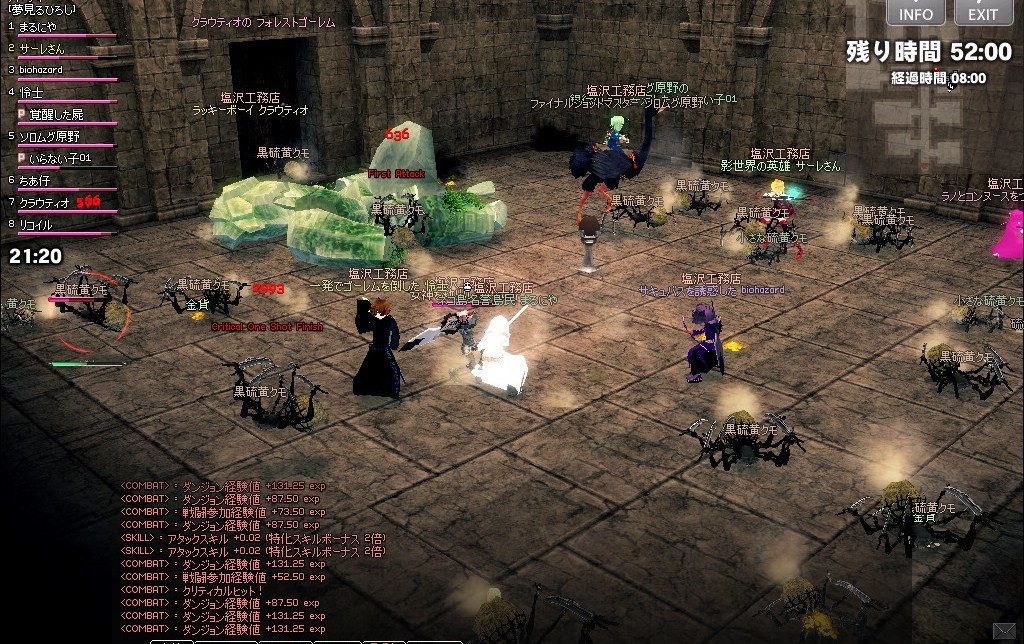Select party member リコイル
This screenshot has height=644, width=1024.
tap(40, 225)
